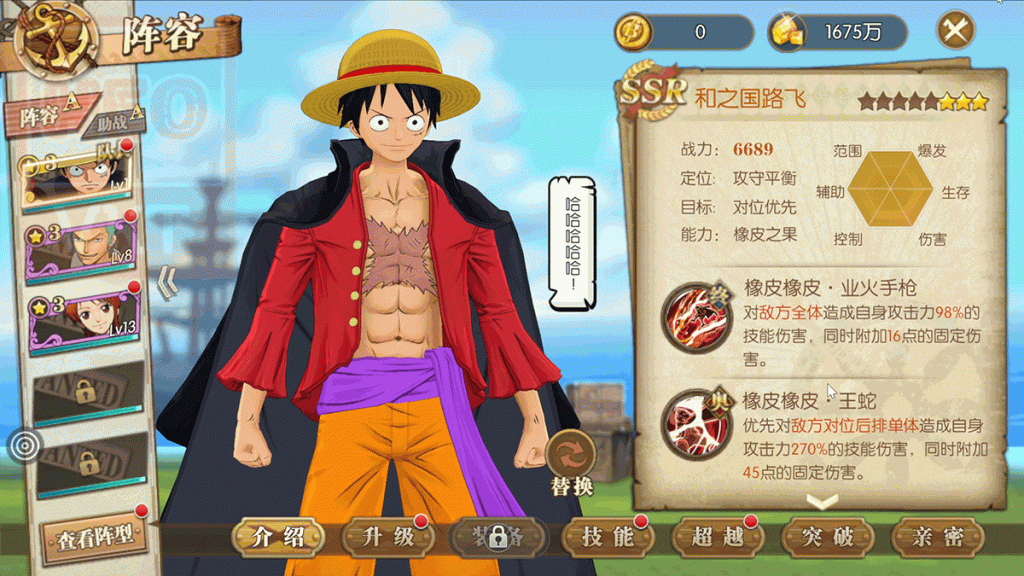Screen dimensions: 1024x576
Task: Expand the skill list with the down arrow
Action: [x=822, y=501]
